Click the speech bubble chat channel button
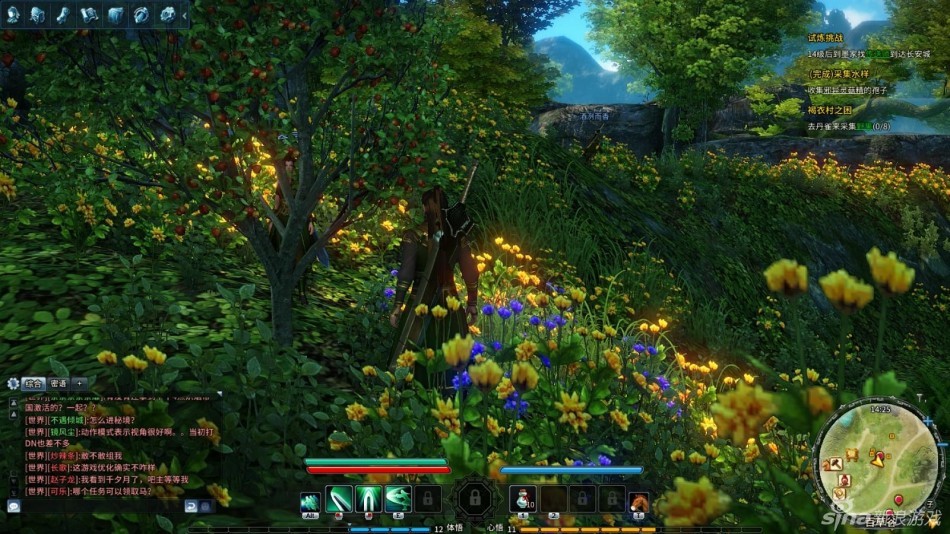Viewport: 950px width, 534px height. coord(13,506)
